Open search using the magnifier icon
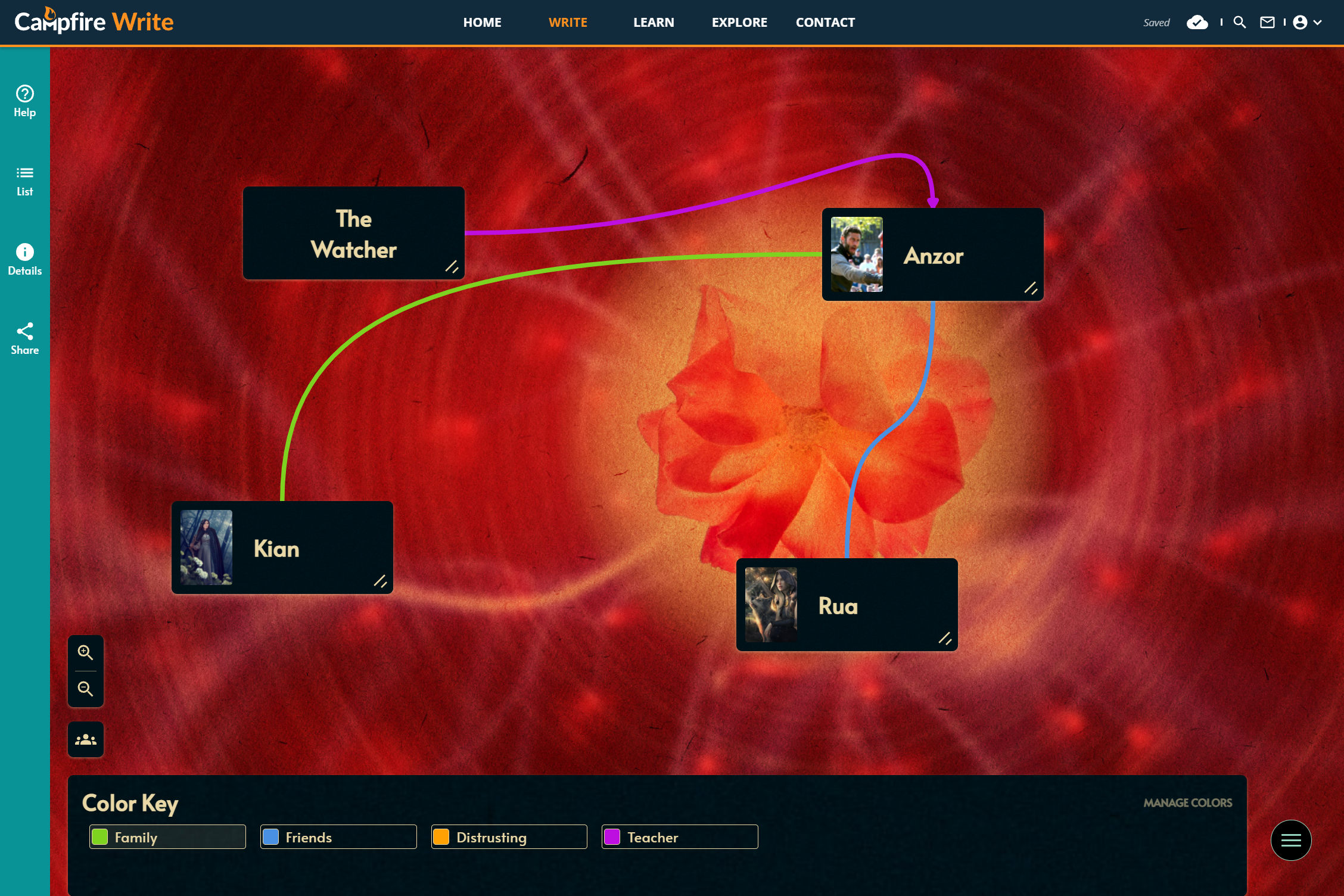This screenshot has height=896, width=1344. pyautogui.click(x=1240, y=23)
